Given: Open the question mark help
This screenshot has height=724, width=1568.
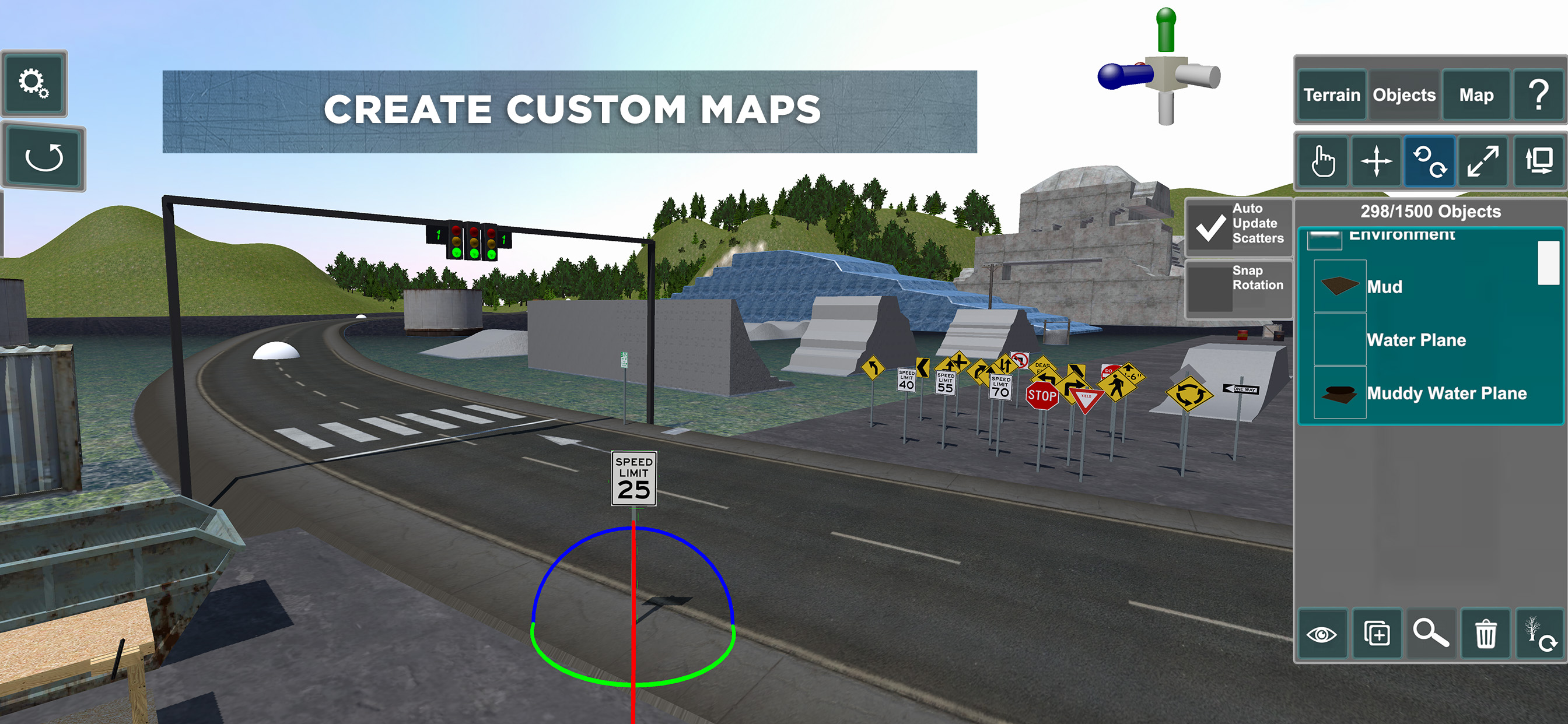Looking at the screenshot, I should 1538,95.
